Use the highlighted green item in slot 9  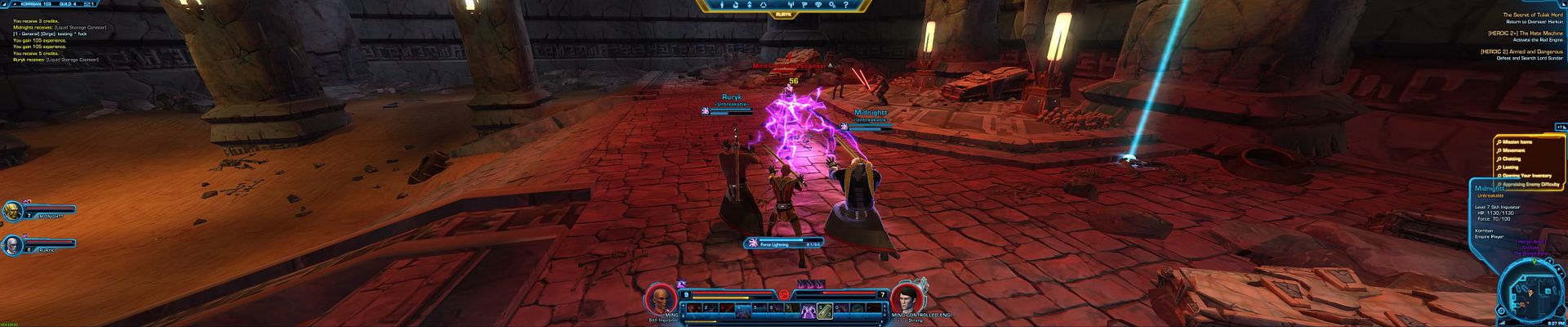[825, 310]
